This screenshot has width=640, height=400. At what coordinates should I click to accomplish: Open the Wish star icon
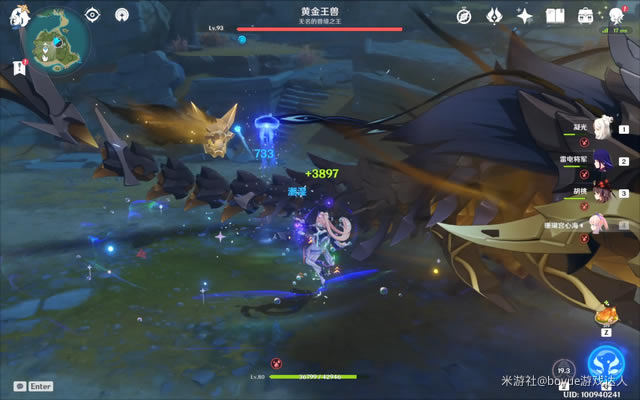pyautogui.click(x=524, y=16)
